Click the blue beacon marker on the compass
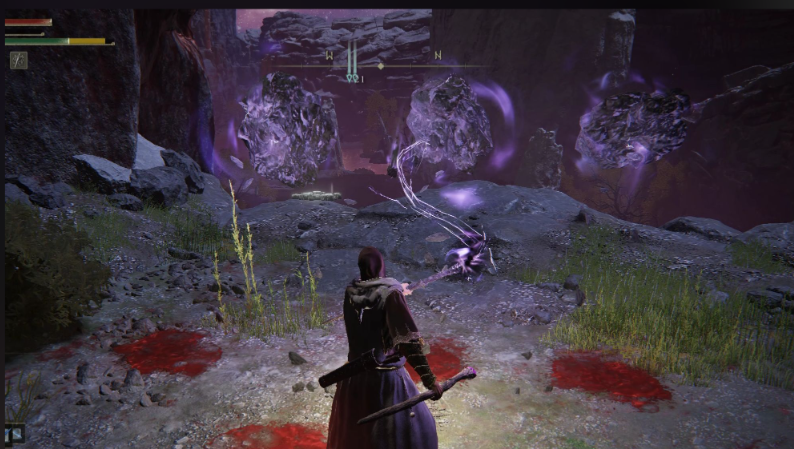The height and width of the screenshot is (449, 794). click(352, 62)
